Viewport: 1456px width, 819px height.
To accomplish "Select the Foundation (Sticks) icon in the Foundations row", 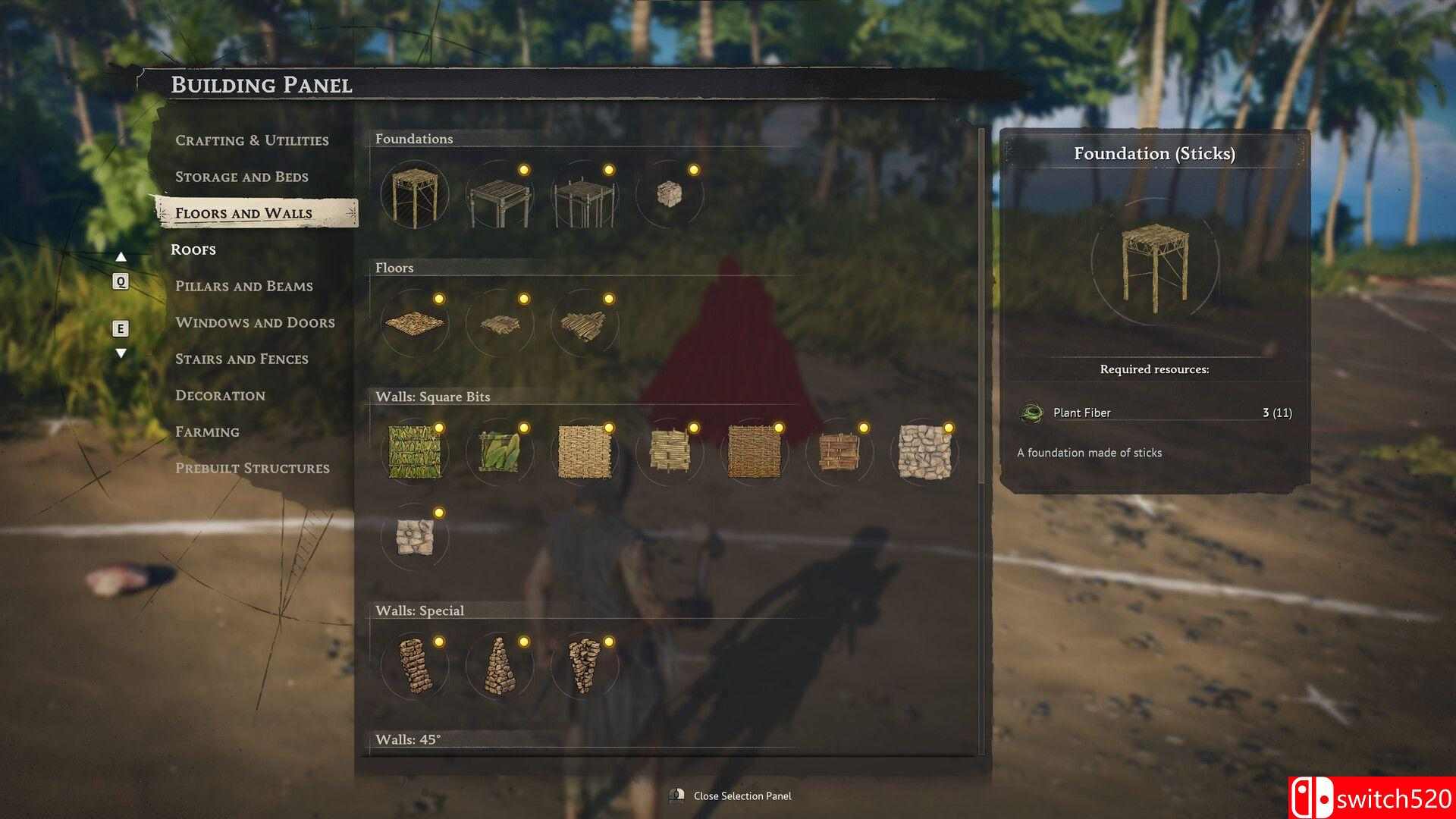I will click(x=414, y=196).
